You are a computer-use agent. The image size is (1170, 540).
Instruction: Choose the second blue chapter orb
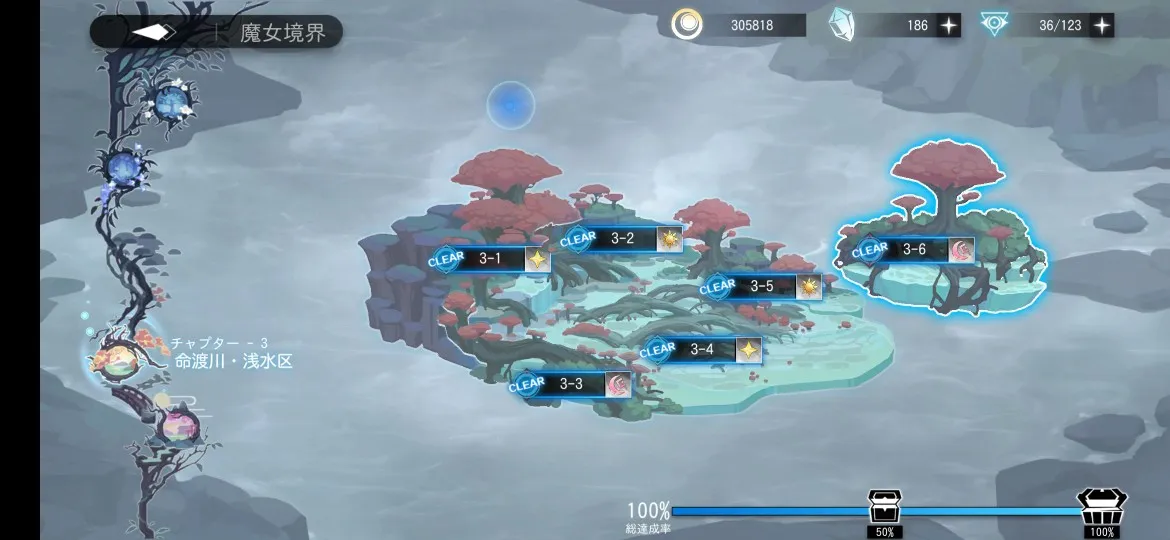click(x=126, y=167)
